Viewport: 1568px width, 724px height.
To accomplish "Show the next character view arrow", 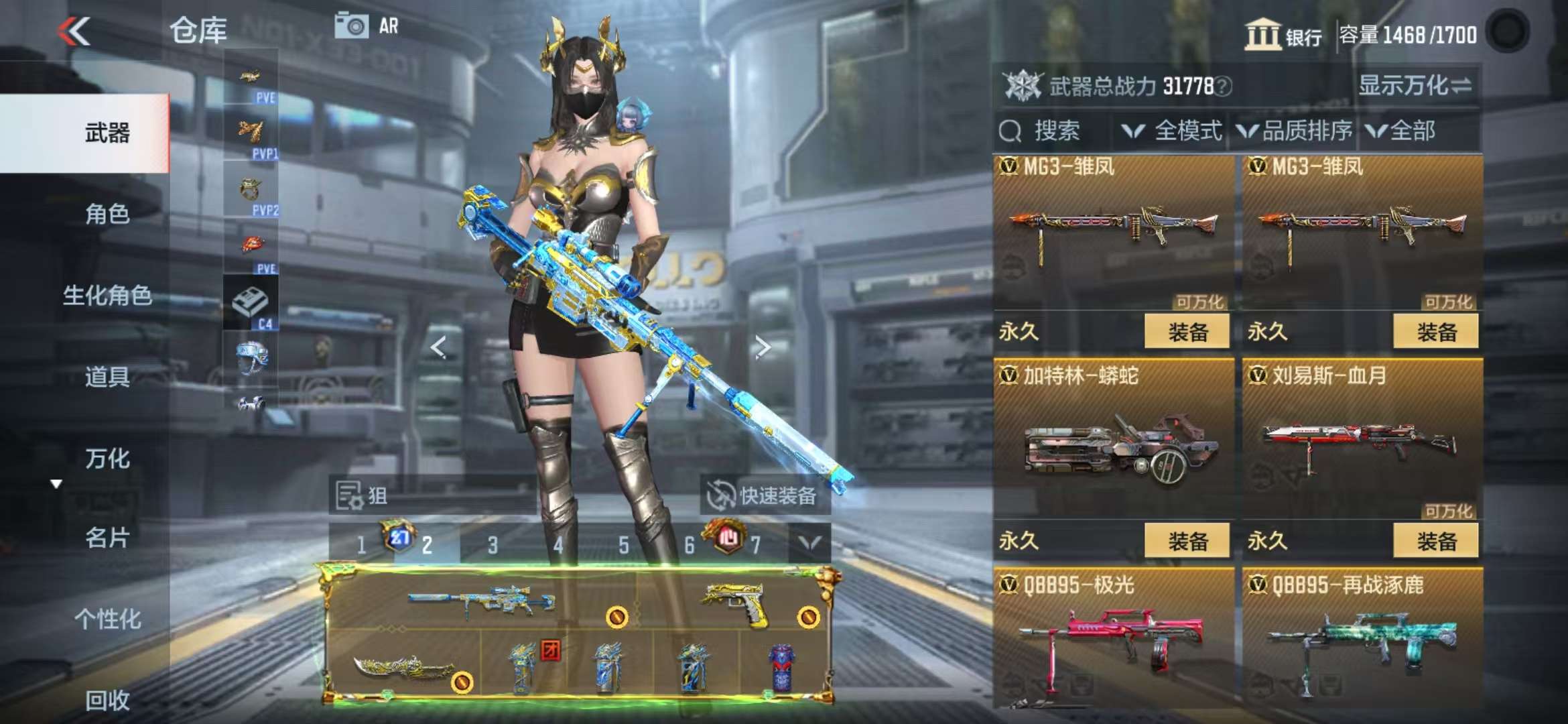I will click(763, 347).
